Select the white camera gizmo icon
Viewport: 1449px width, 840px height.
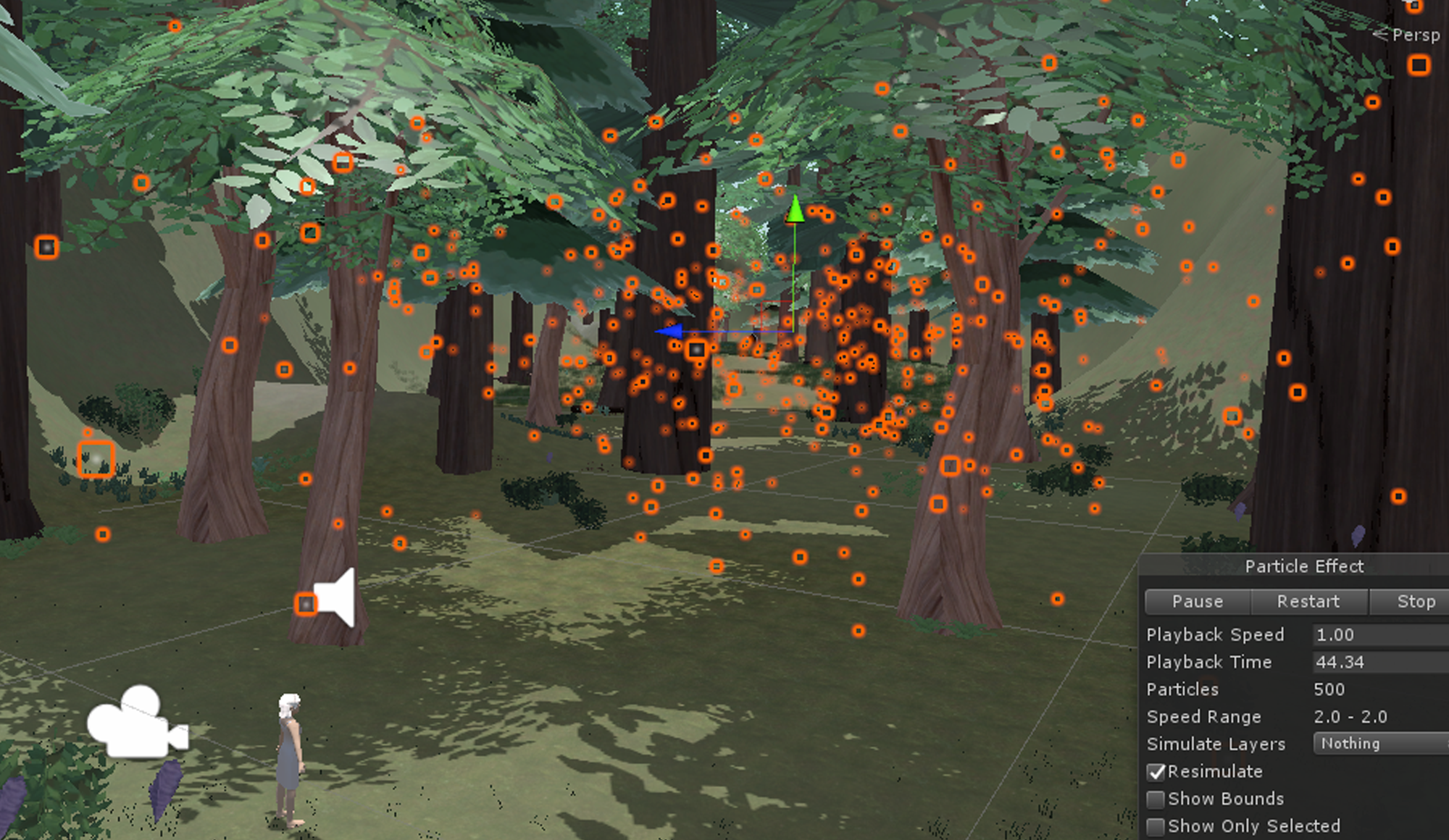point(136,723)
